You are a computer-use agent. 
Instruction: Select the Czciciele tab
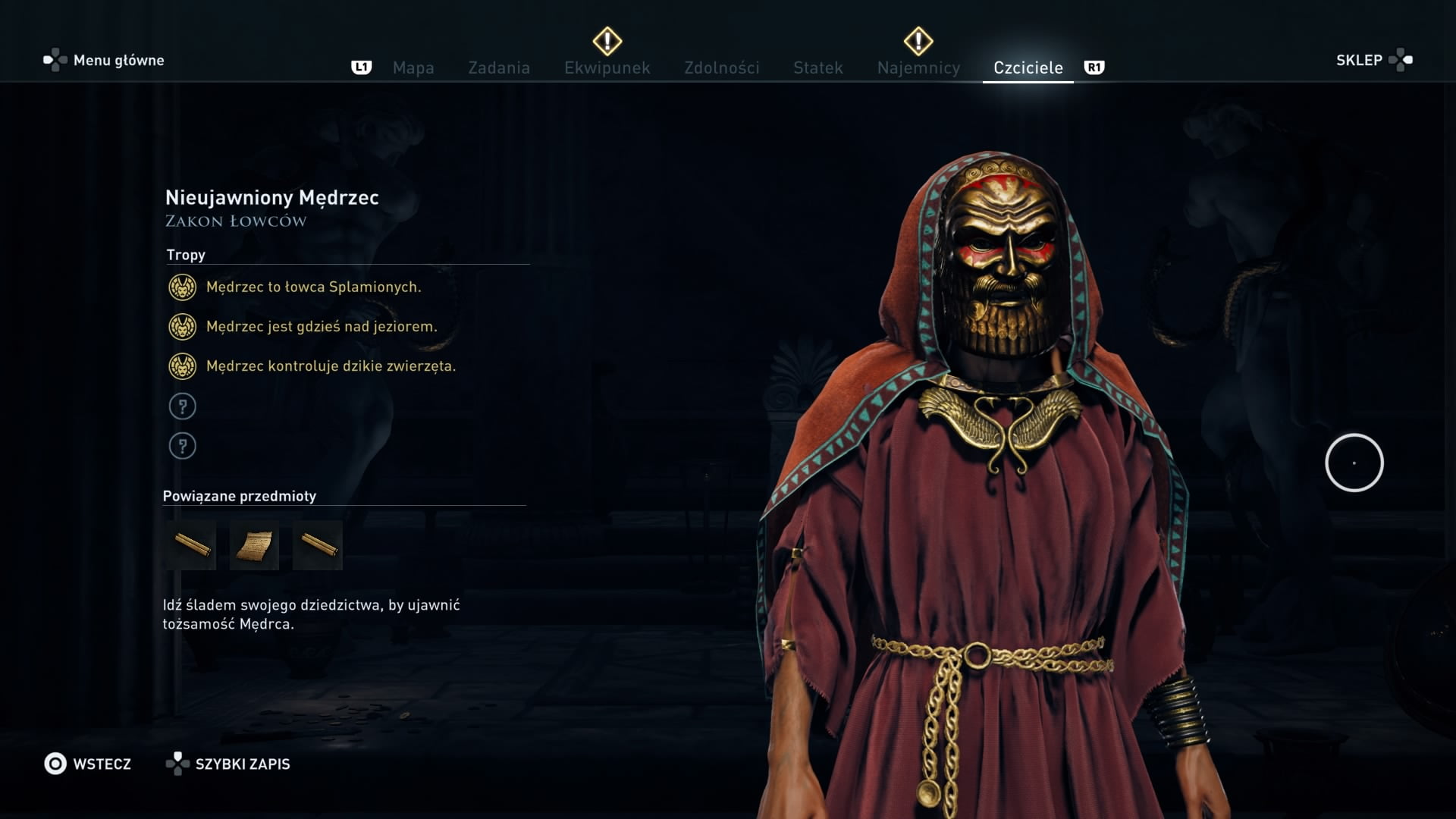pyautogui.click(x=1028, y=67)
